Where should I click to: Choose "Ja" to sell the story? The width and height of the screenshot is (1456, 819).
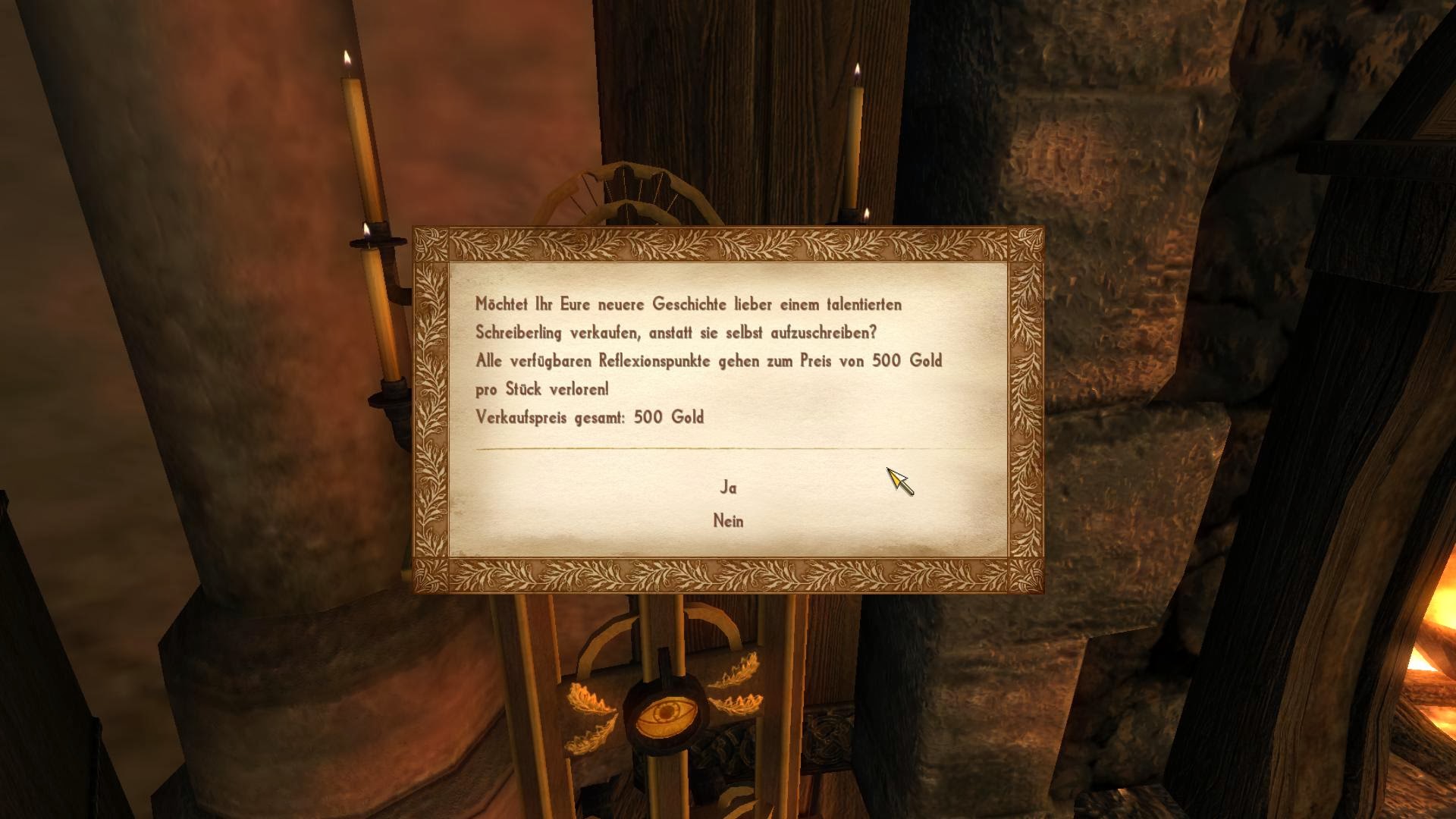coord(728,488)
